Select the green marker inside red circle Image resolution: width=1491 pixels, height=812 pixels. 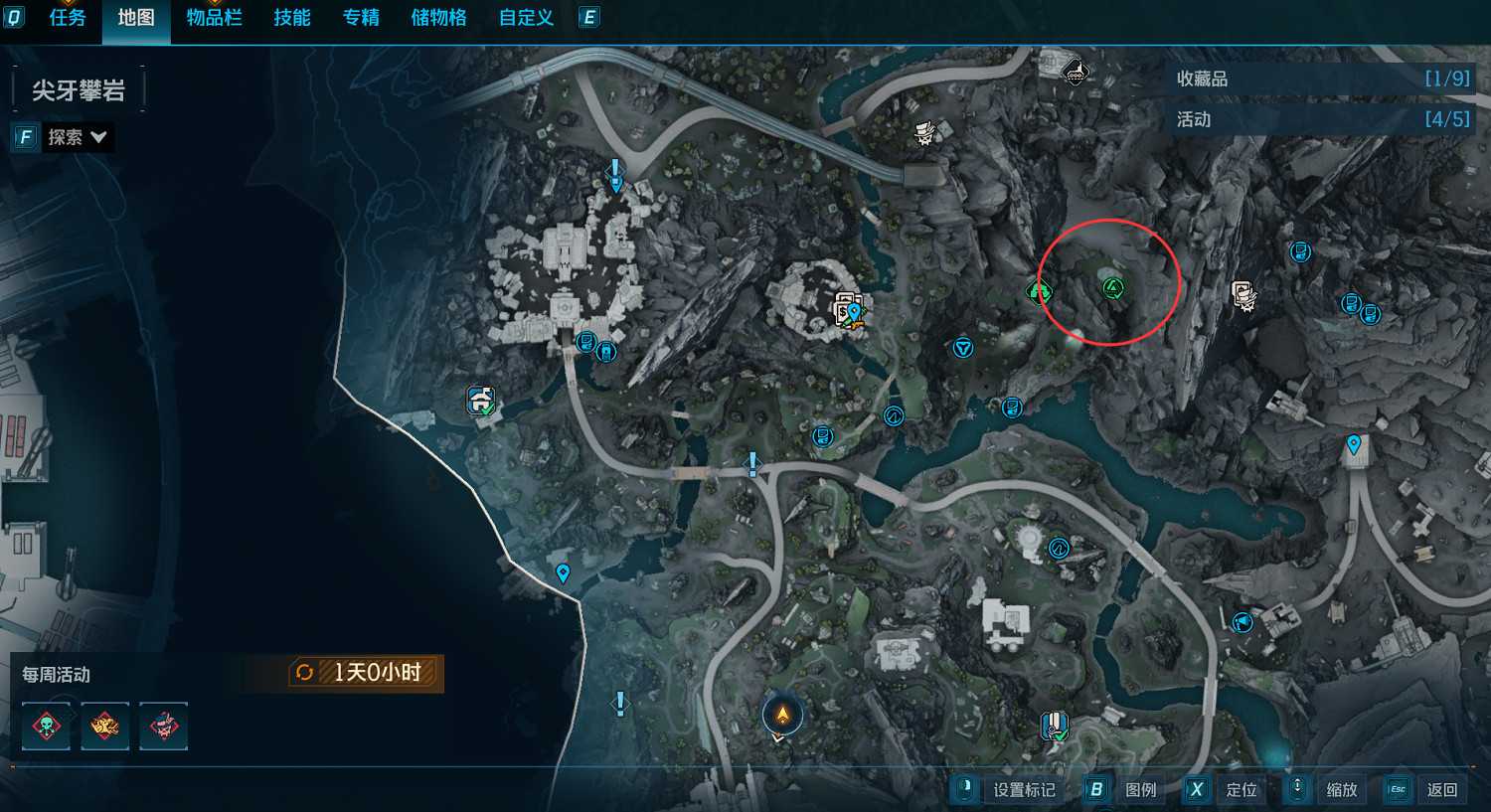[1113, 288]
